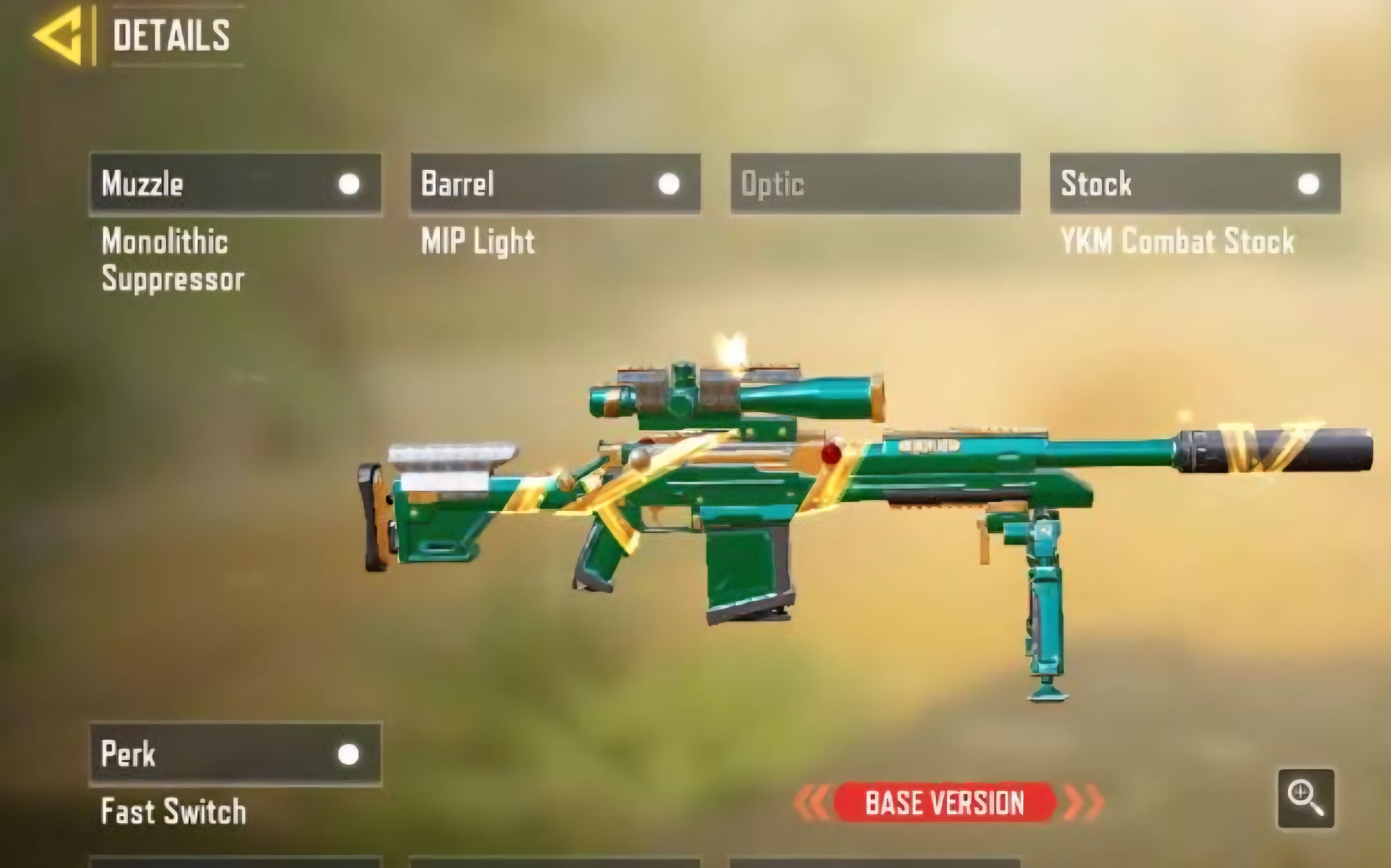Click the Base Version selector
Viewport: 1391px width, 868px height.
[945, 803]
